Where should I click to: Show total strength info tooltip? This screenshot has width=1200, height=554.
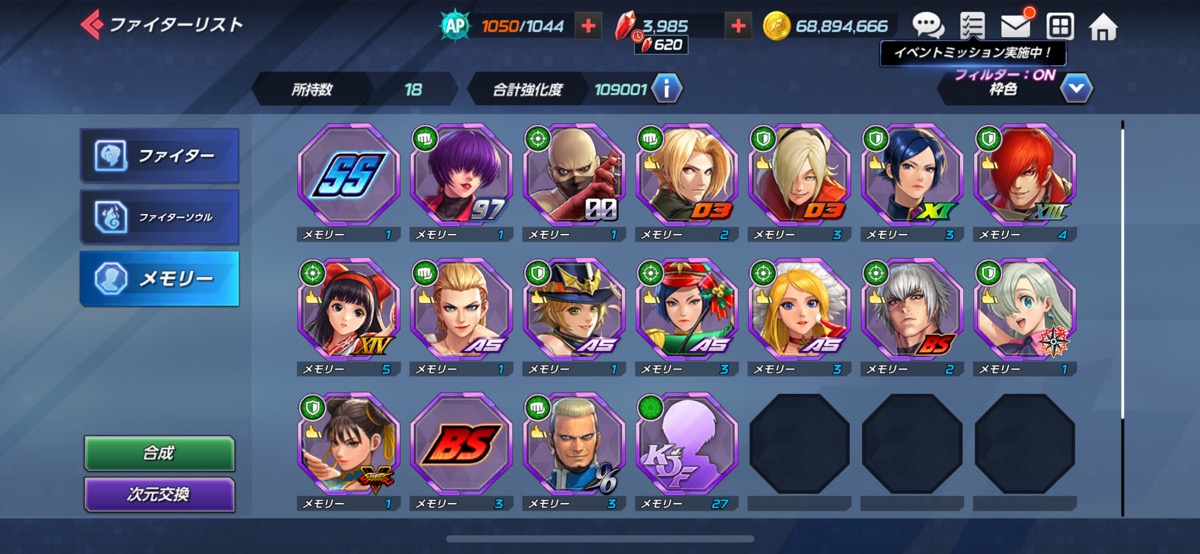pyautogui.click(x=667, y=89)
